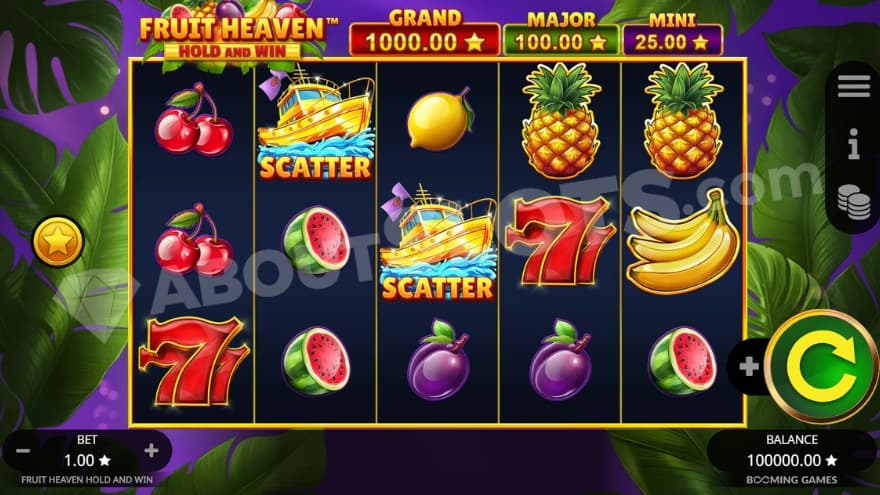Click the gold star coin button
880x495 pixels.
[x=57, y=242]
